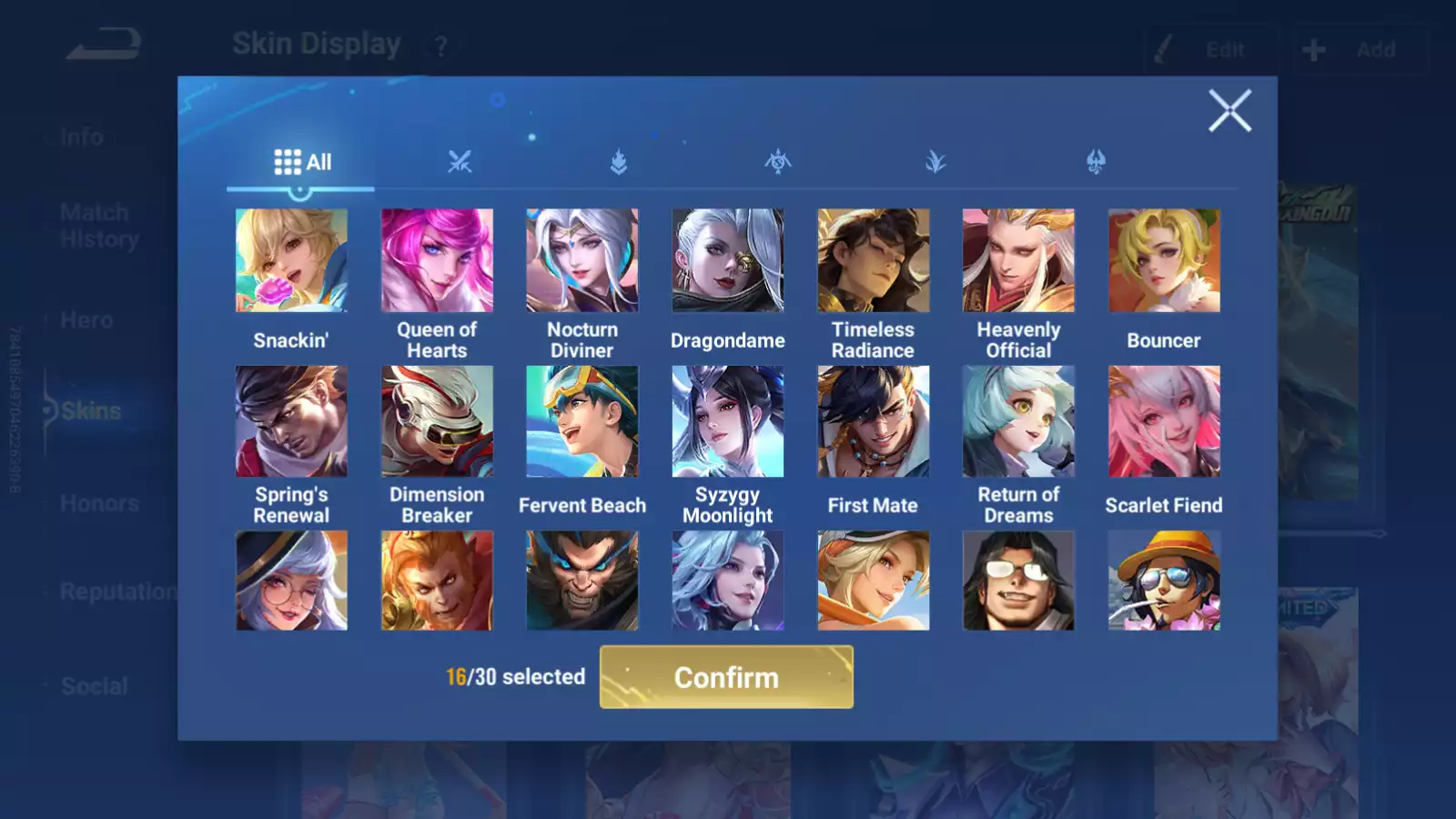Viewport: 1456px width, 819px height.
Task: Open the grid icon on the All tab
Action: click(x=288, y=161)
